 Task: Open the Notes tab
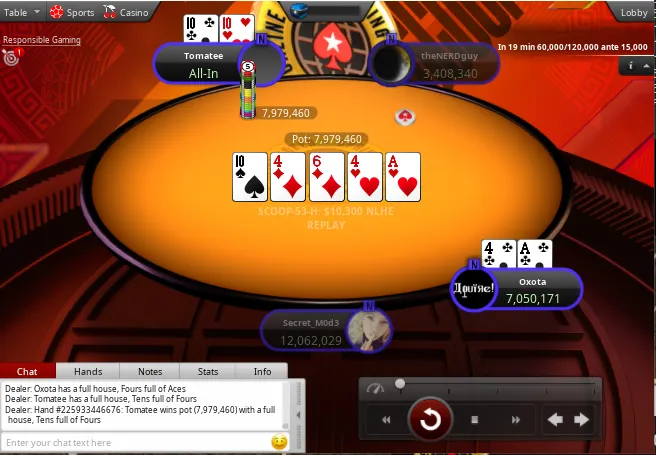pyautogui.click(x=150, y=371)
